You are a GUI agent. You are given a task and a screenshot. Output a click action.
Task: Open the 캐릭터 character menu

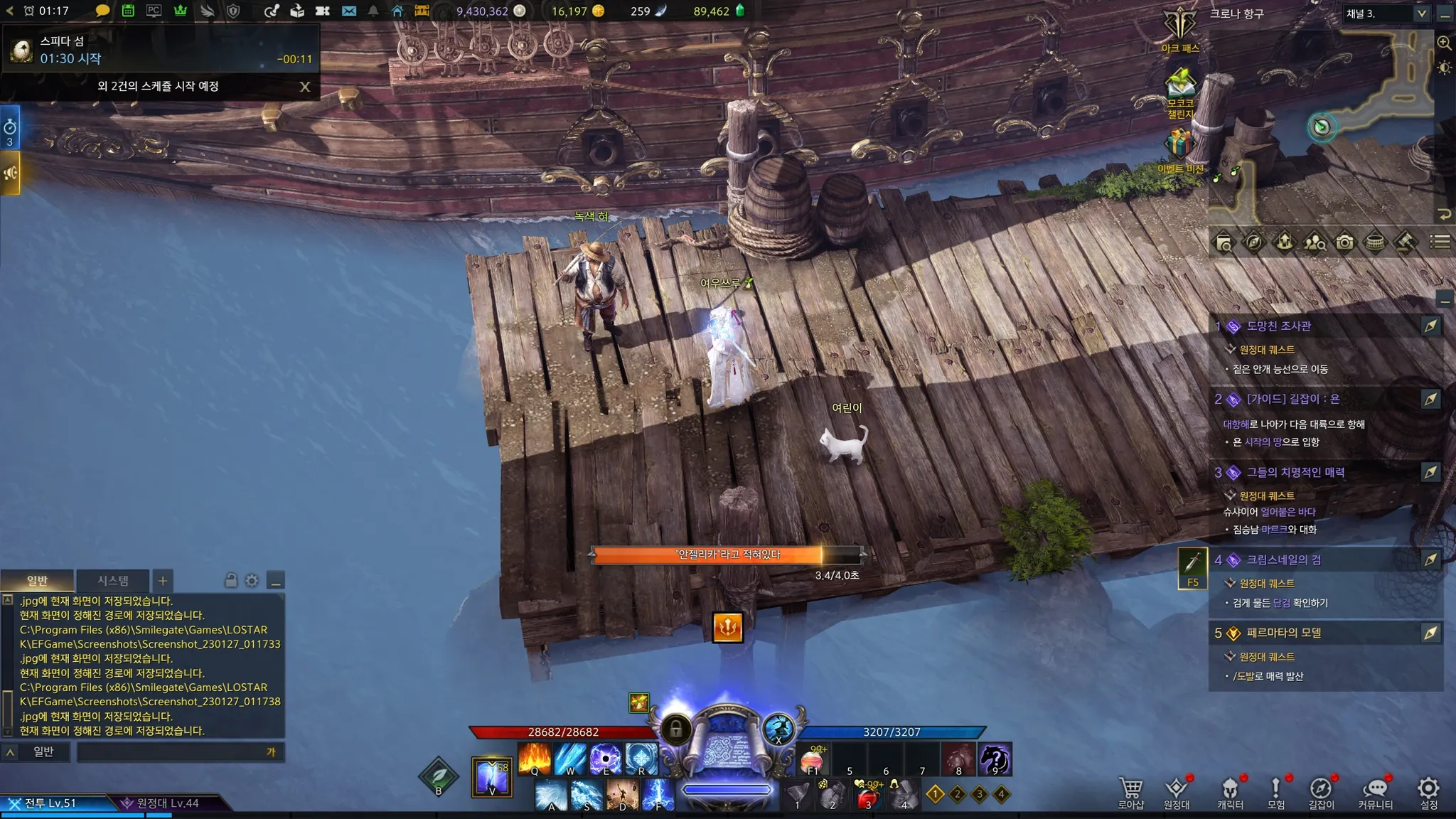pyautogui.click(x=1230, y=792)
